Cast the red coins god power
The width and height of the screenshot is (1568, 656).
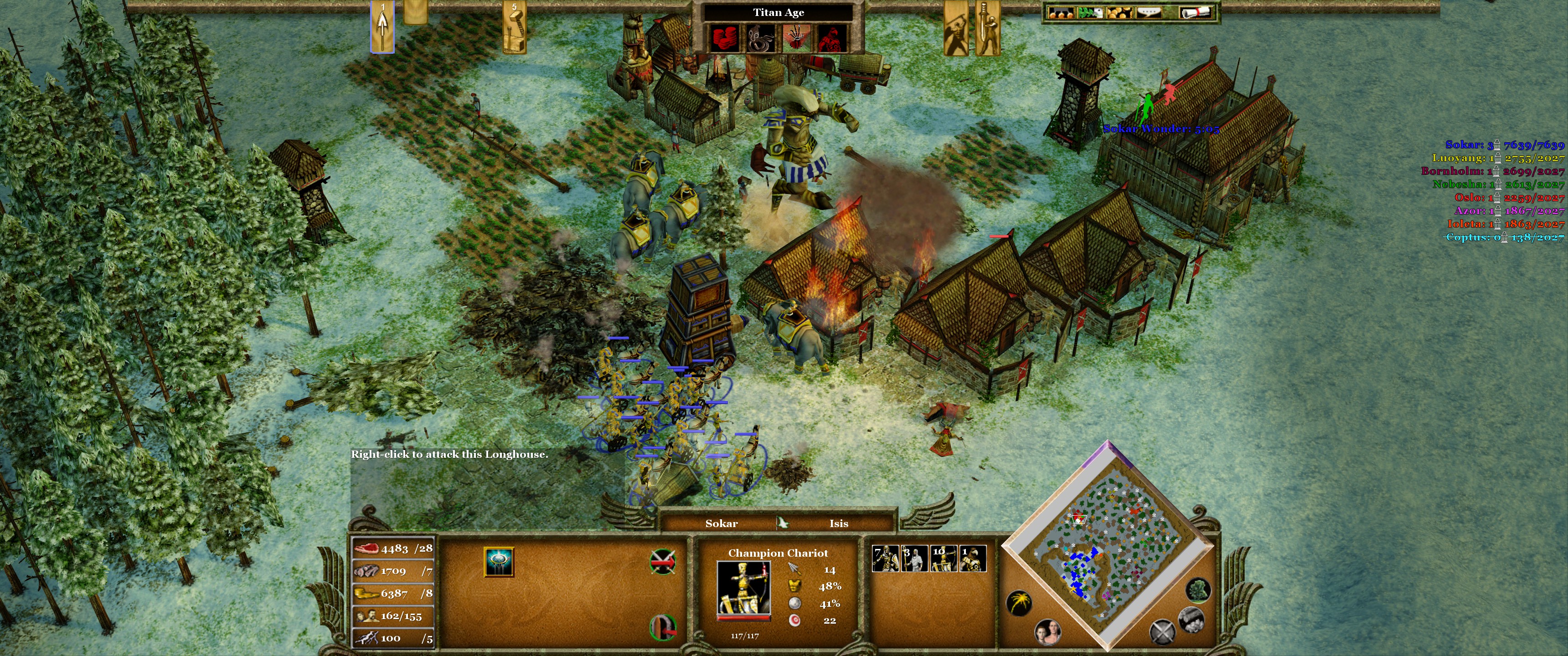coord(725,38)
